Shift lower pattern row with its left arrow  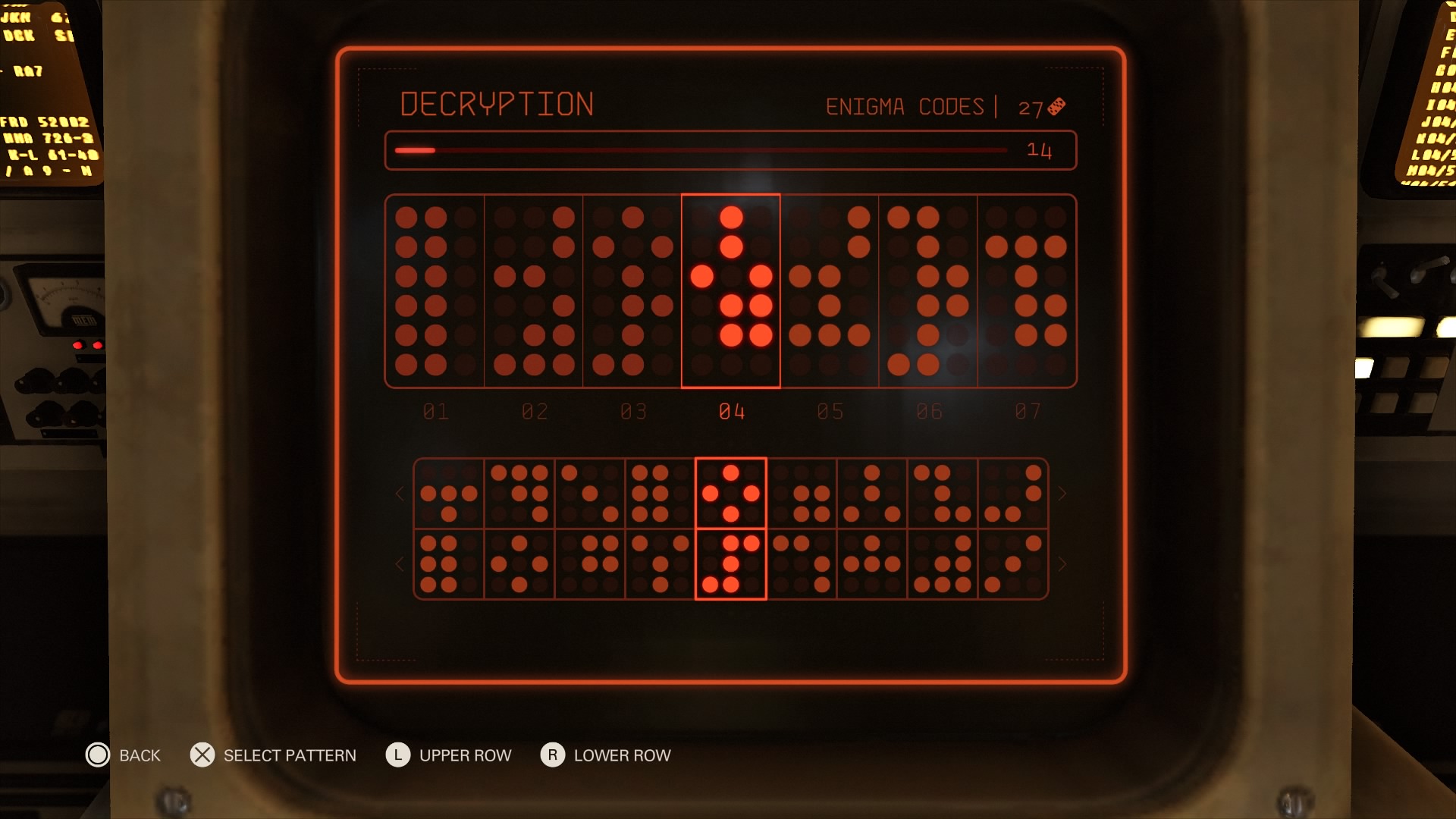(400, 564)
